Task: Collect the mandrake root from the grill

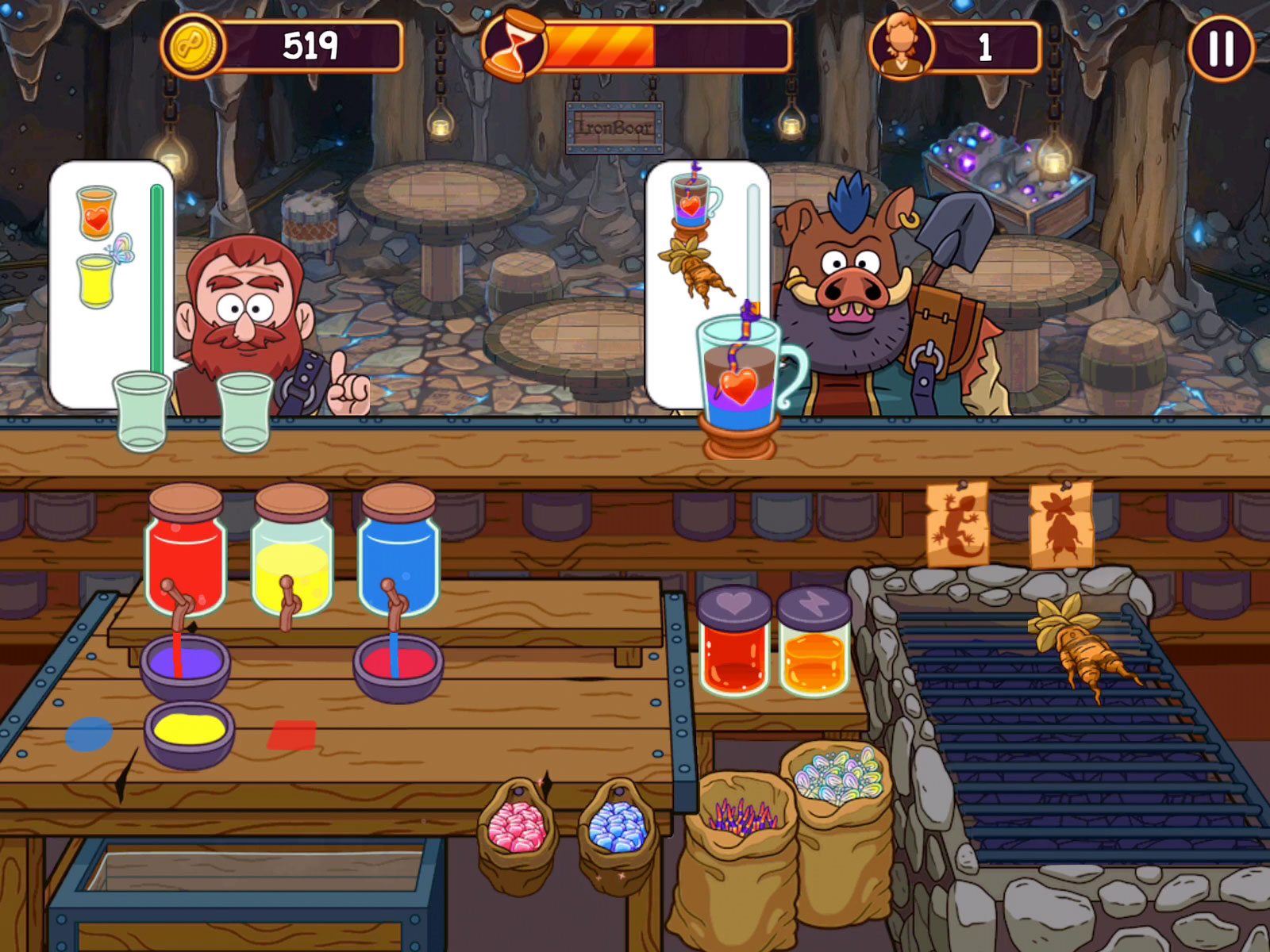Action: coord(1079,647)
